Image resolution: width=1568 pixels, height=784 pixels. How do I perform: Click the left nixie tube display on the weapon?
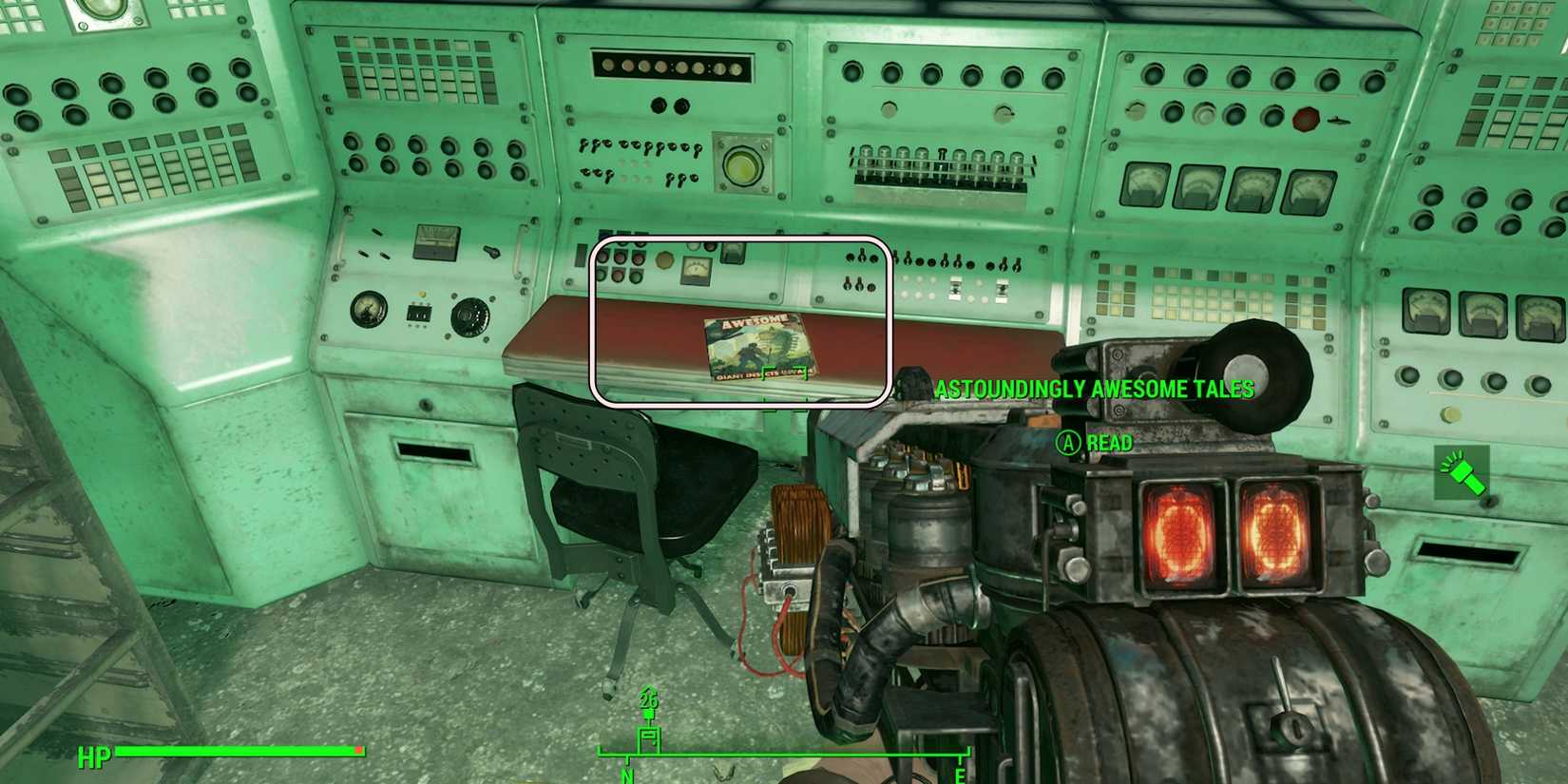1178,528
